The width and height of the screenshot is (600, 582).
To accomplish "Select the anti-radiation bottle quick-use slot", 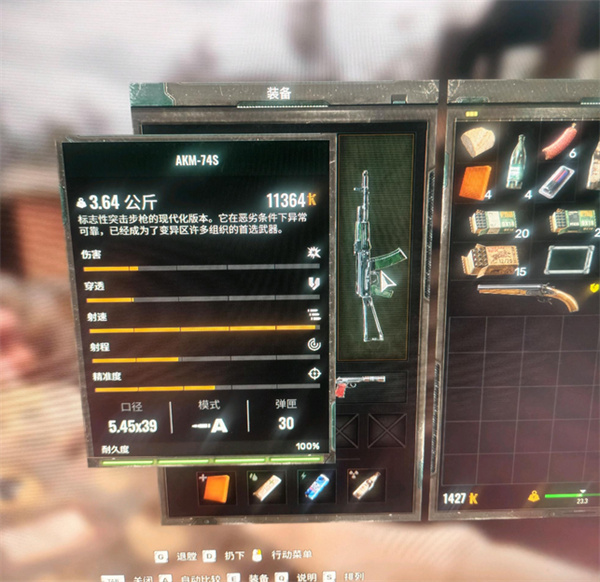I will coord(365,487).
